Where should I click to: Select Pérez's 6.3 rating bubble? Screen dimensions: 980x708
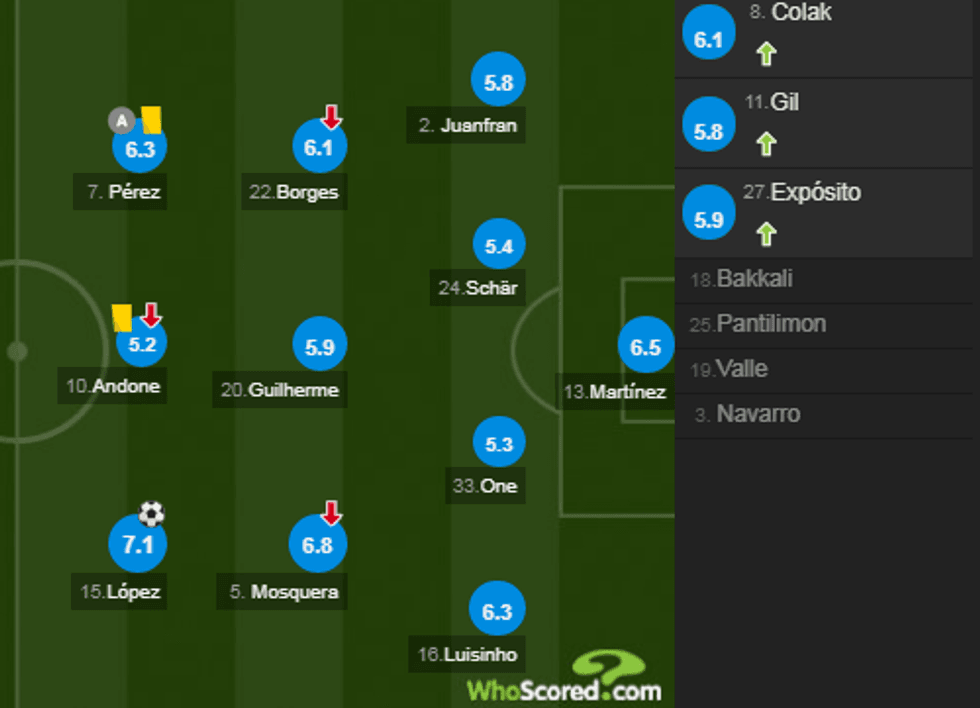click(140, 149)
